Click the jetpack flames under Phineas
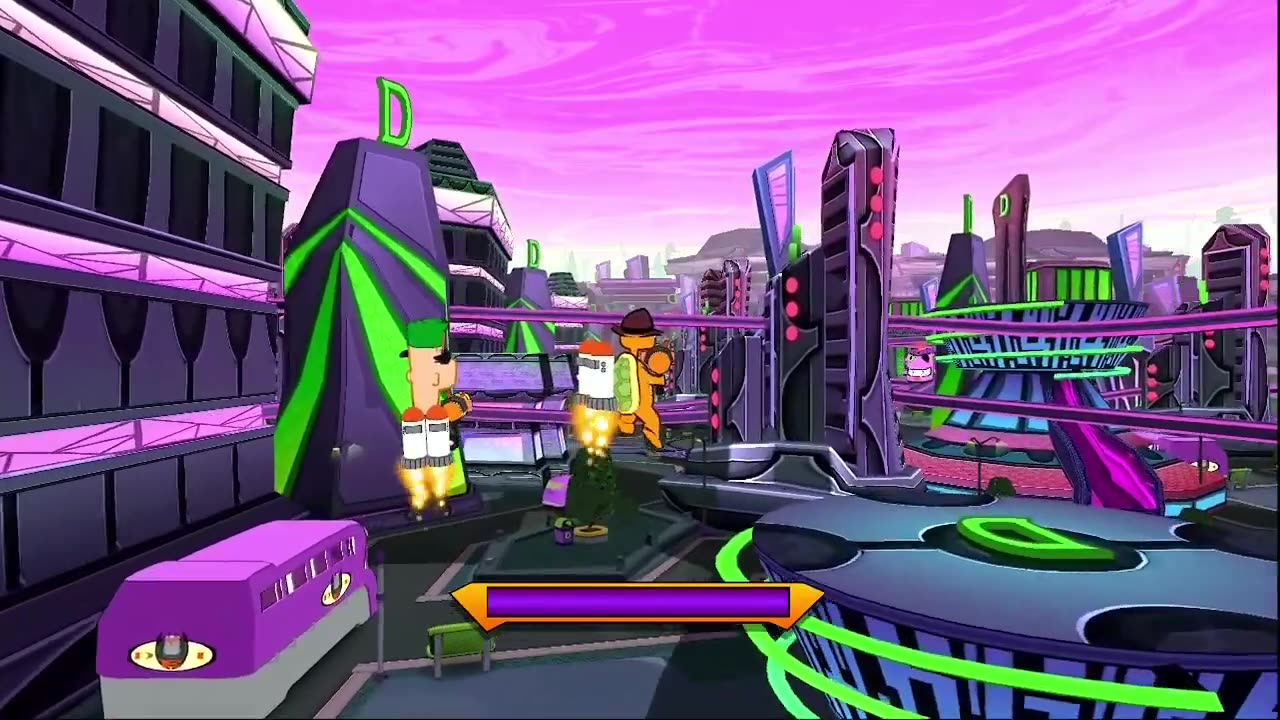This screenshot has width=1280, height=720. pos(424,490)
